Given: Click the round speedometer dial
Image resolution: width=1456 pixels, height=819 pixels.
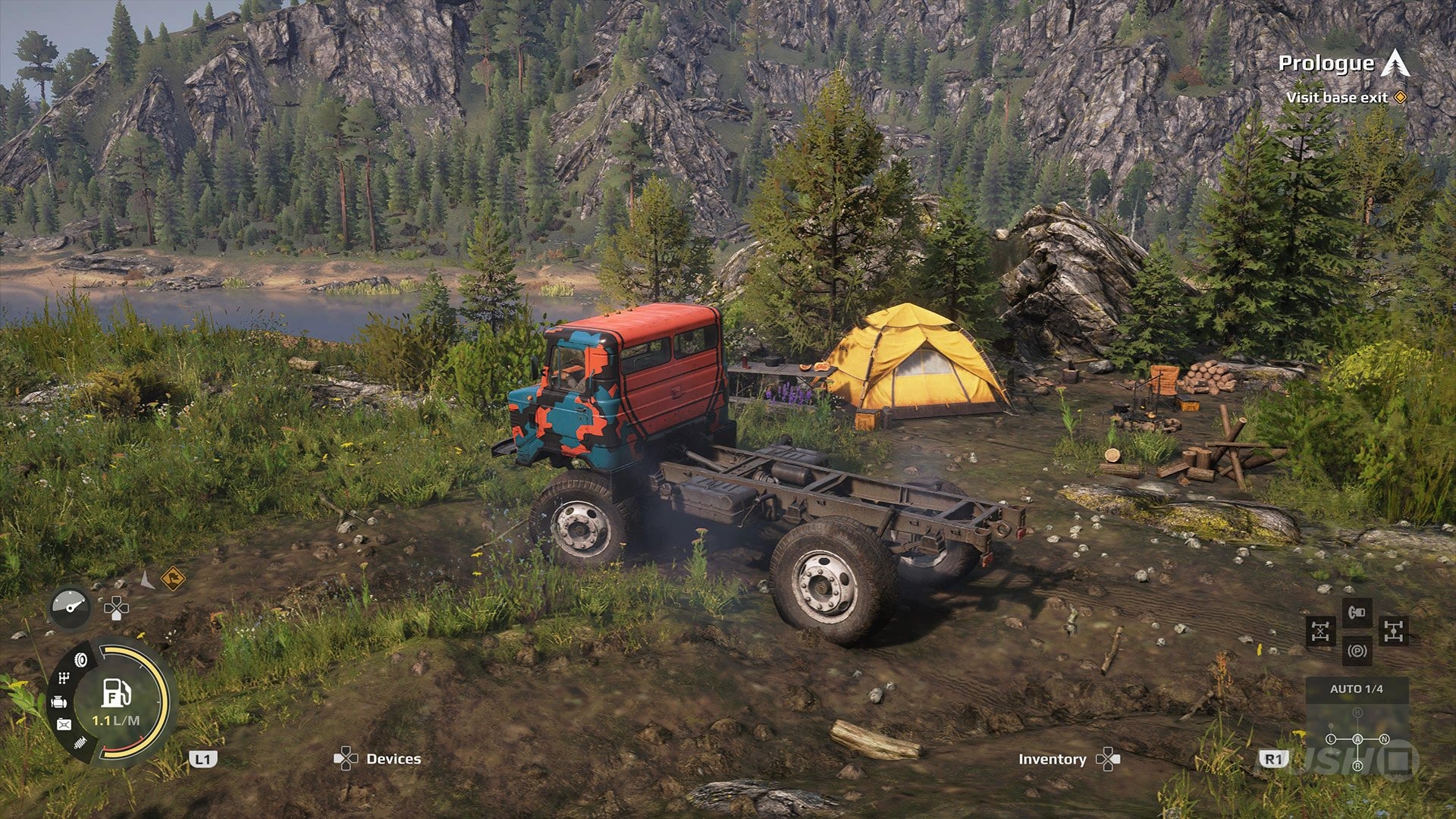Looking at the screenshot, I should click(71, 607).
